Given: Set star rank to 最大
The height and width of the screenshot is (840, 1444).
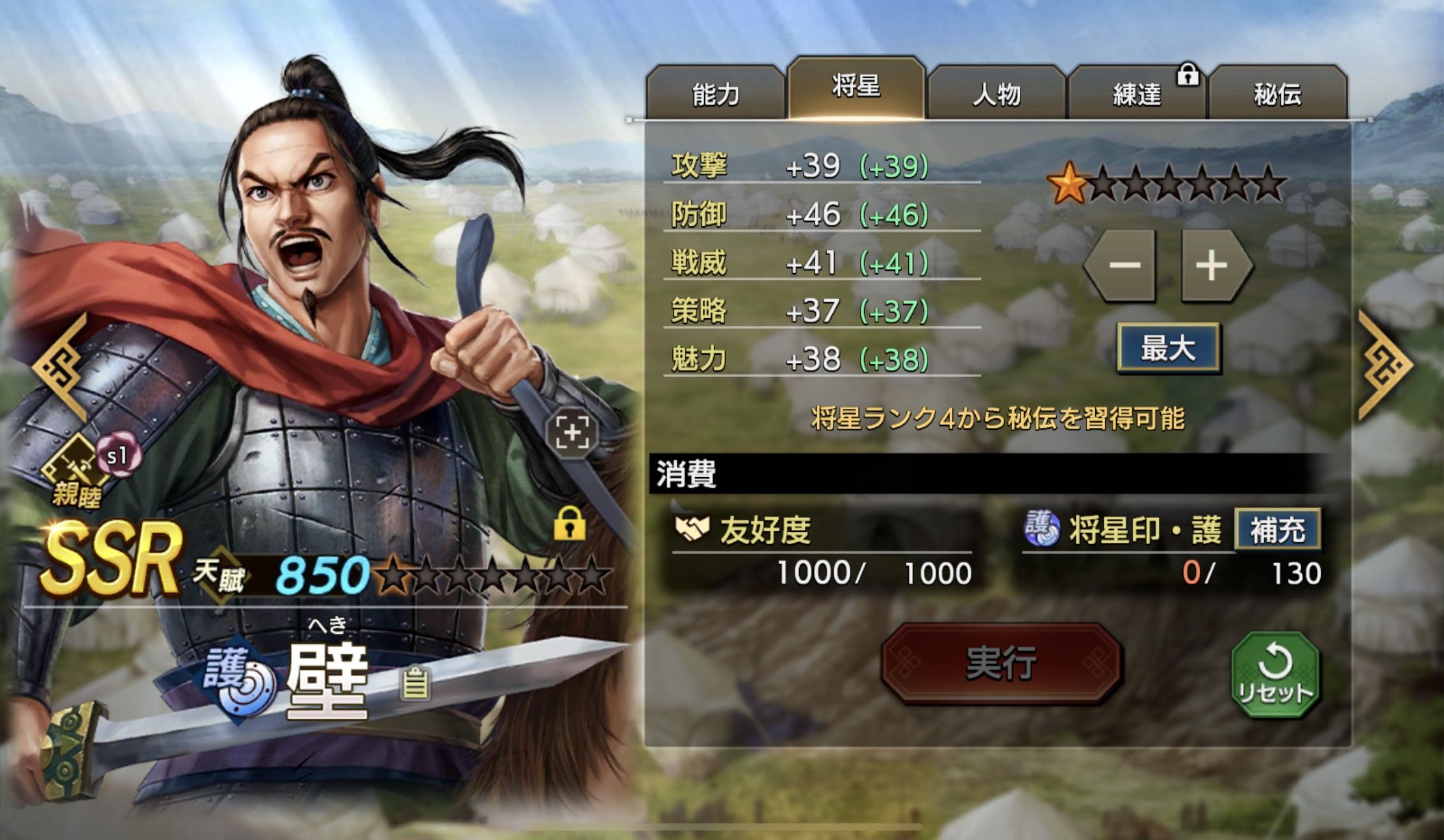Looking at the screenshot, I should [1168, 348].
